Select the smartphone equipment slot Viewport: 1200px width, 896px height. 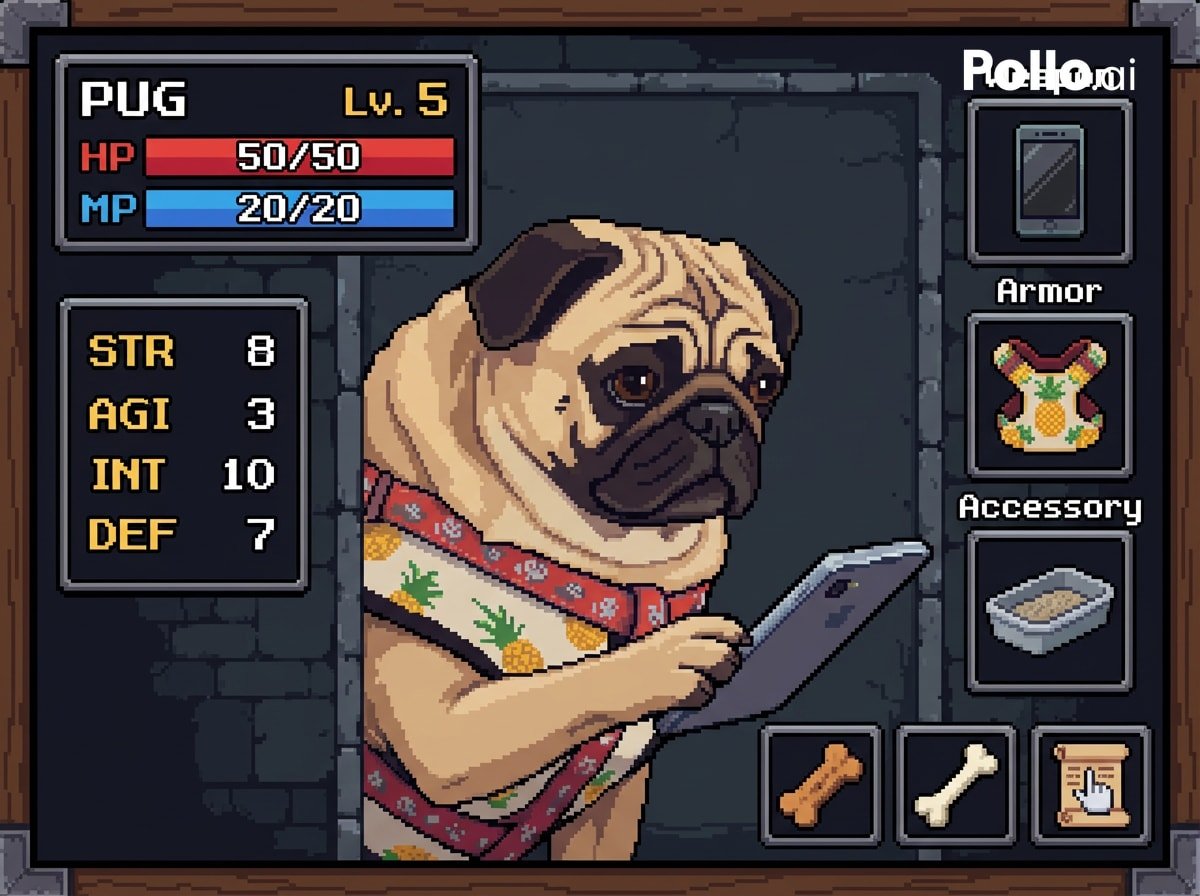click(1049, 181)
